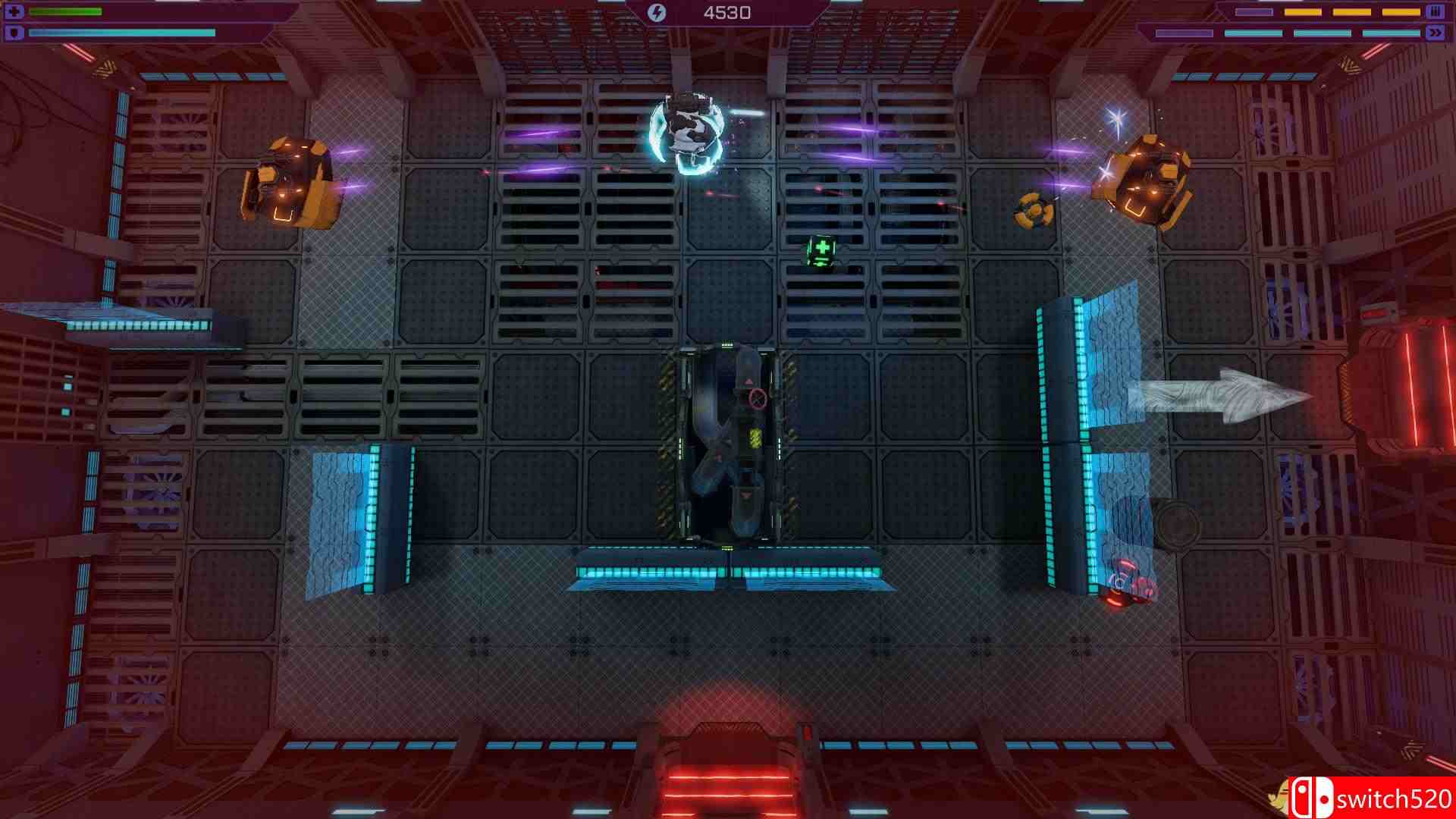Click the red drone near the barrier
The height and width of the screenshot is (819, 1456).
coord(1128,585)
